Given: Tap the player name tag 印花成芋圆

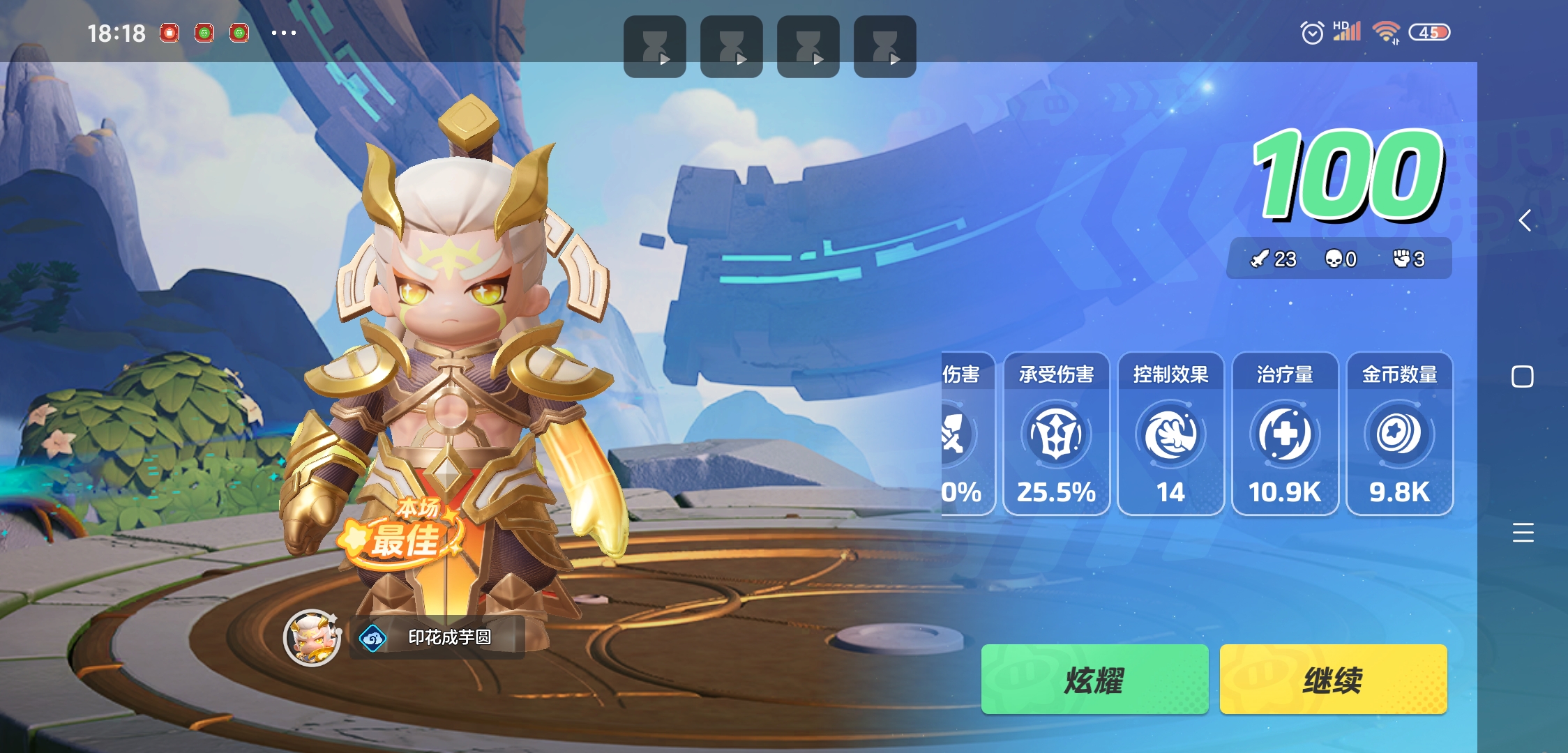Looking at the screenshot, I should pos(438,637).
